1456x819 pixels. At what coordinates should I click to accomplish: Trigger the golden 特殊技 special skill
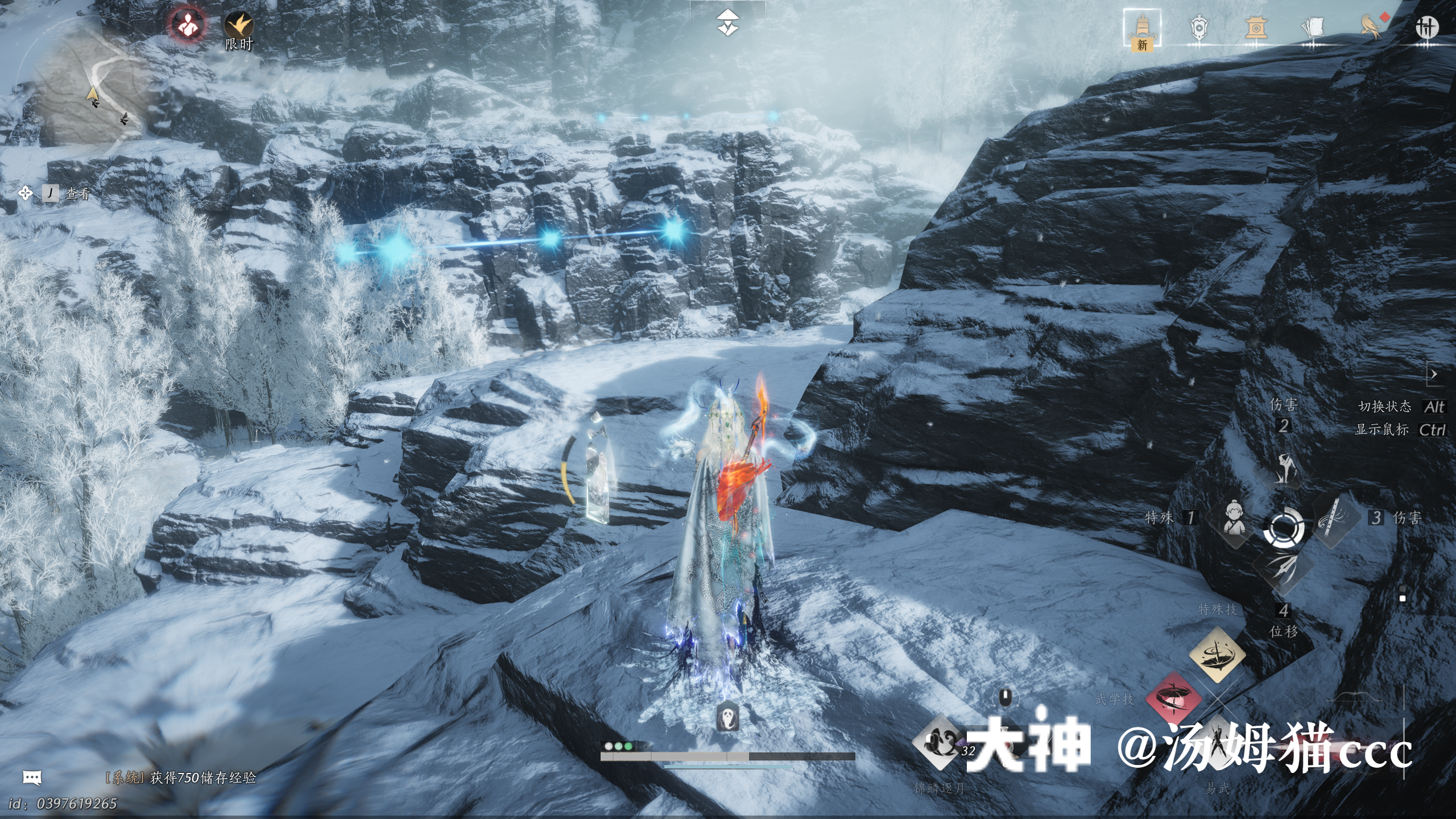click(1217, 655)
